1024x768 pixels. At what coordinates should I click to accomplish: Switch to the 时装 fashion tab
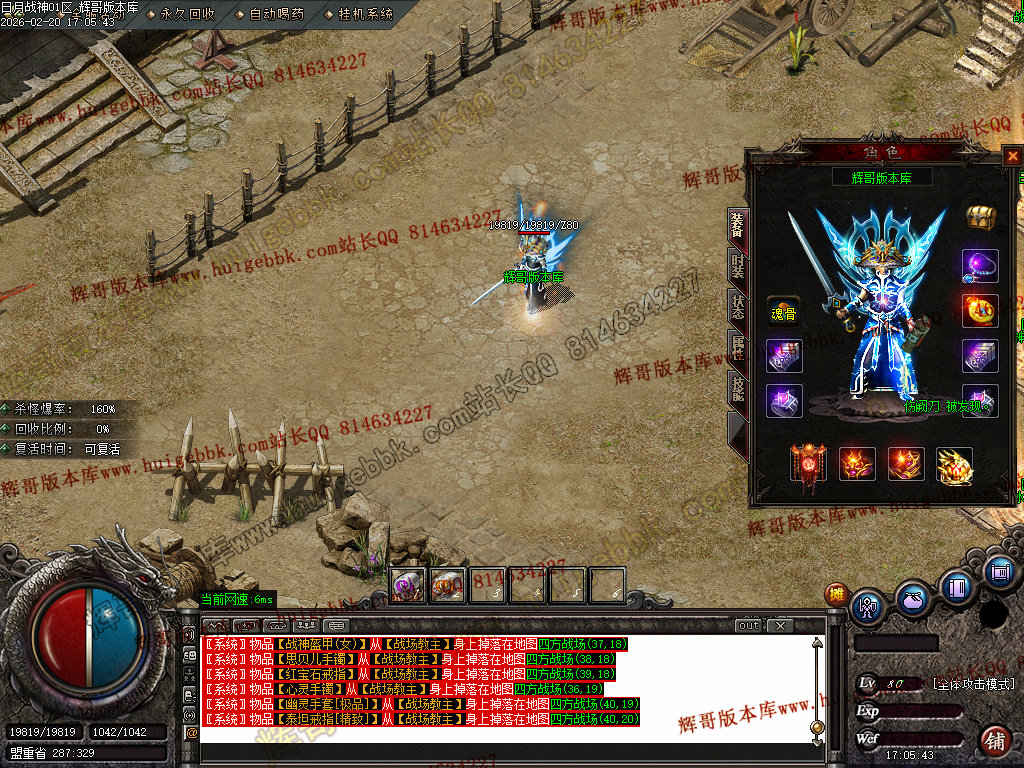(737, 266)
